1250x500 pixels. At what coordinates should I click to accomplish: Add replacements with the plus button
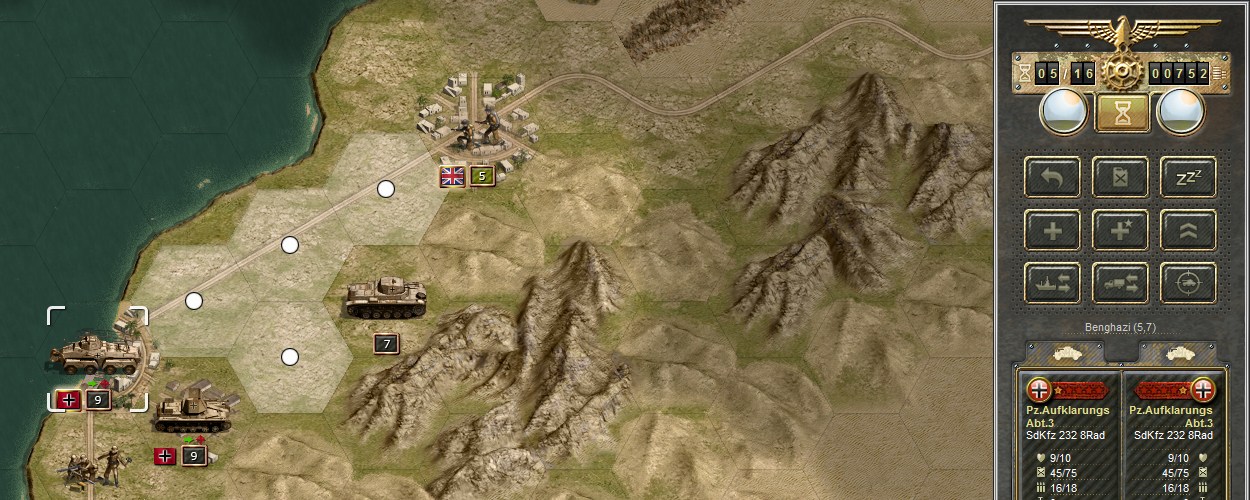click(1052, 230)
